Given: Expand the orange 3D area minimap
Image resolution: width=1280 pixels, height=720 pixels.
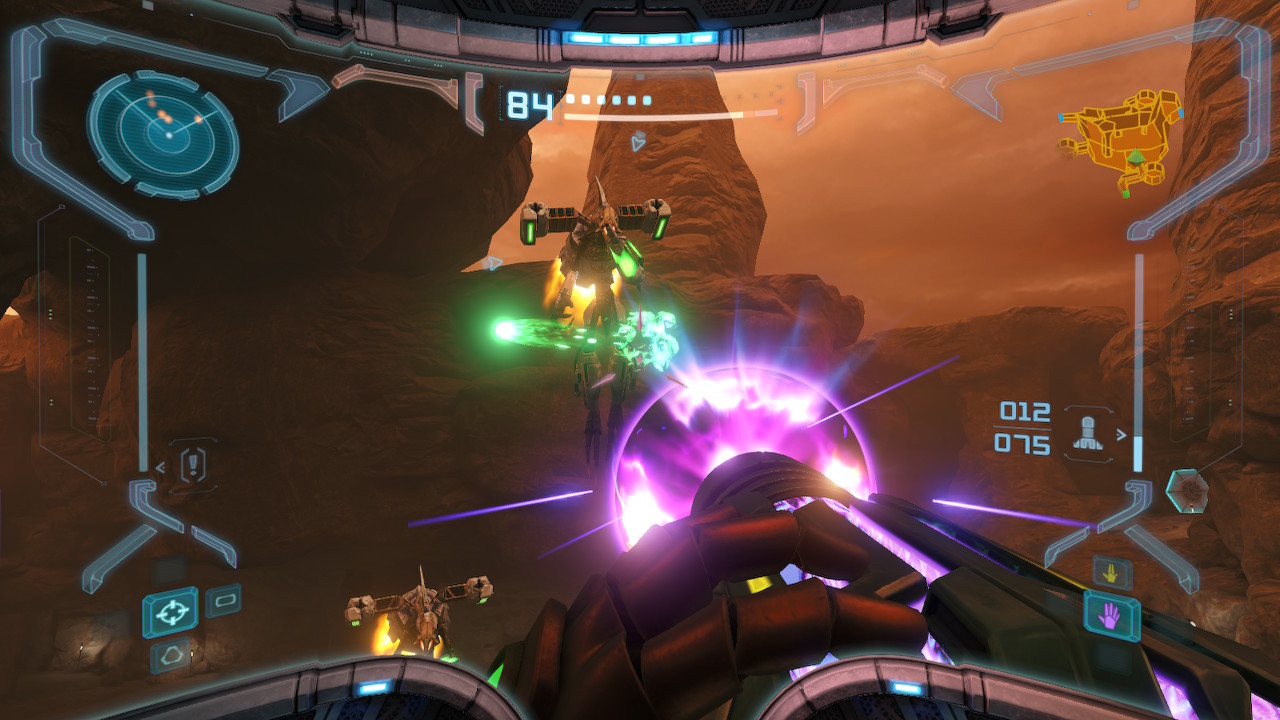Looking at the screenshot, I should coord(1122,140).
